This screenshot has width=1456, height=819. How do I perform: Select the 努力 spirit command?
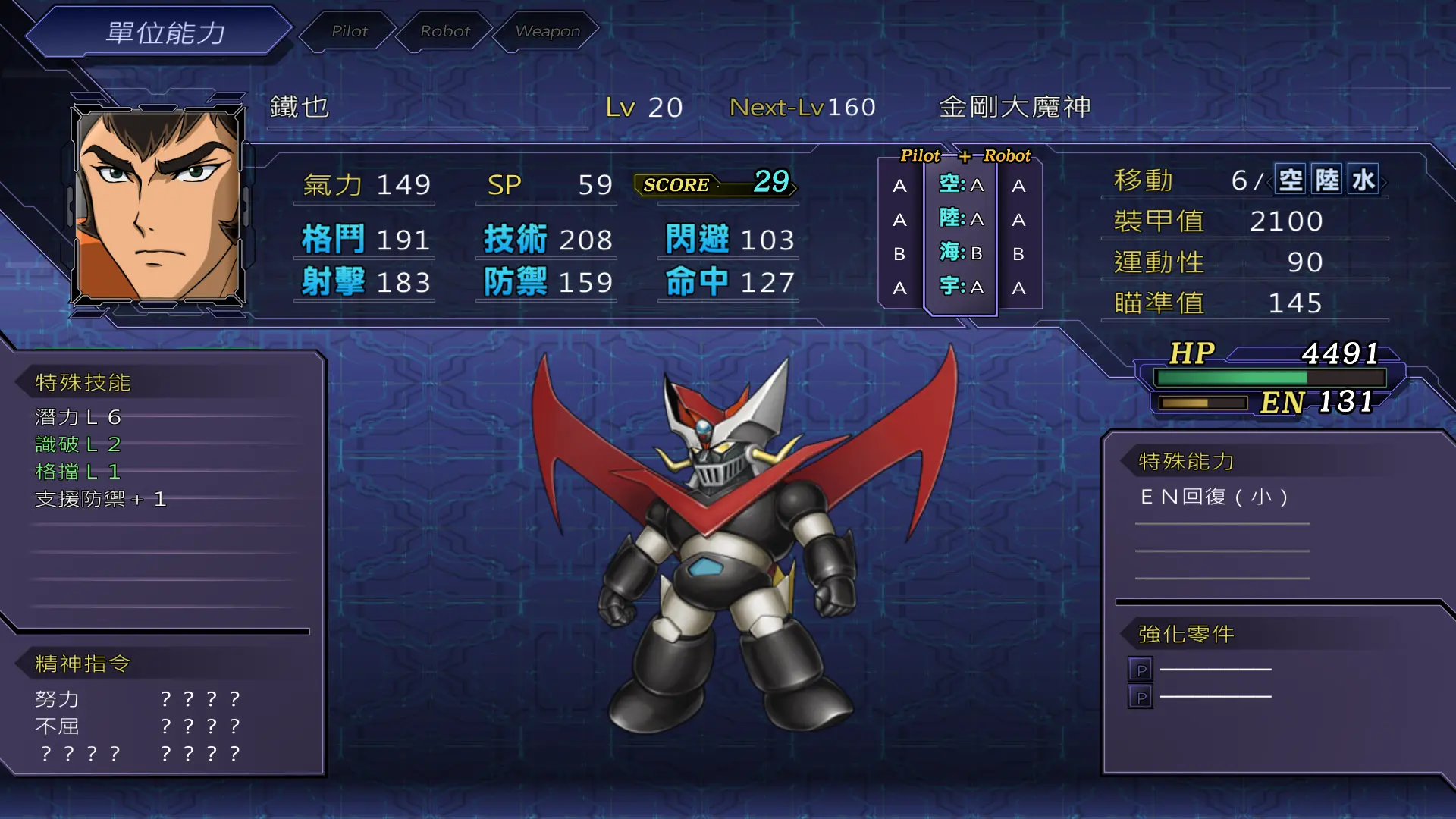click(x=58, y=698)
